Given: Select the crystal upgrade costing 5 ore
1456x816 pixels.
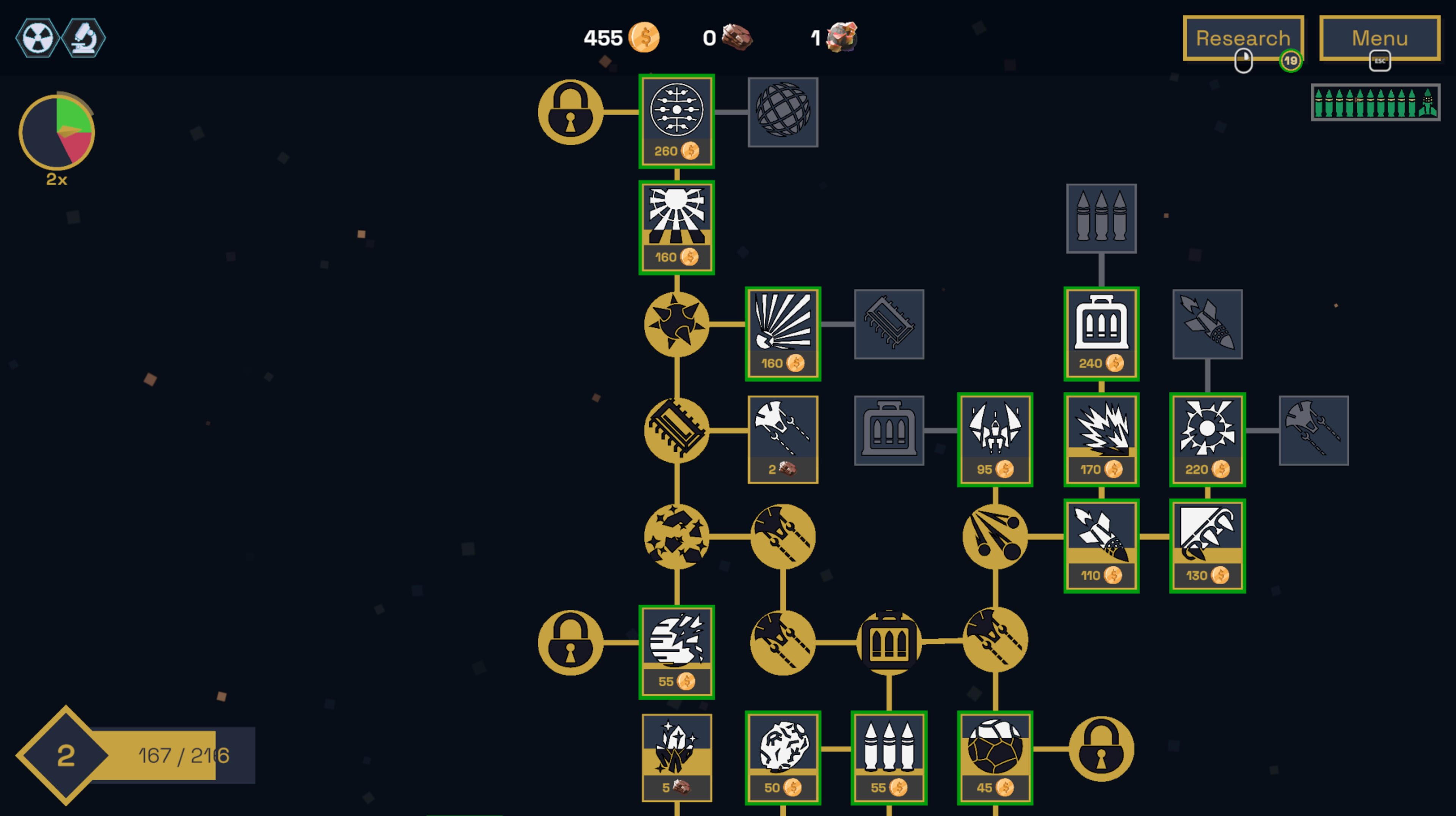Looking at the screenshot, I should [676, 757].
